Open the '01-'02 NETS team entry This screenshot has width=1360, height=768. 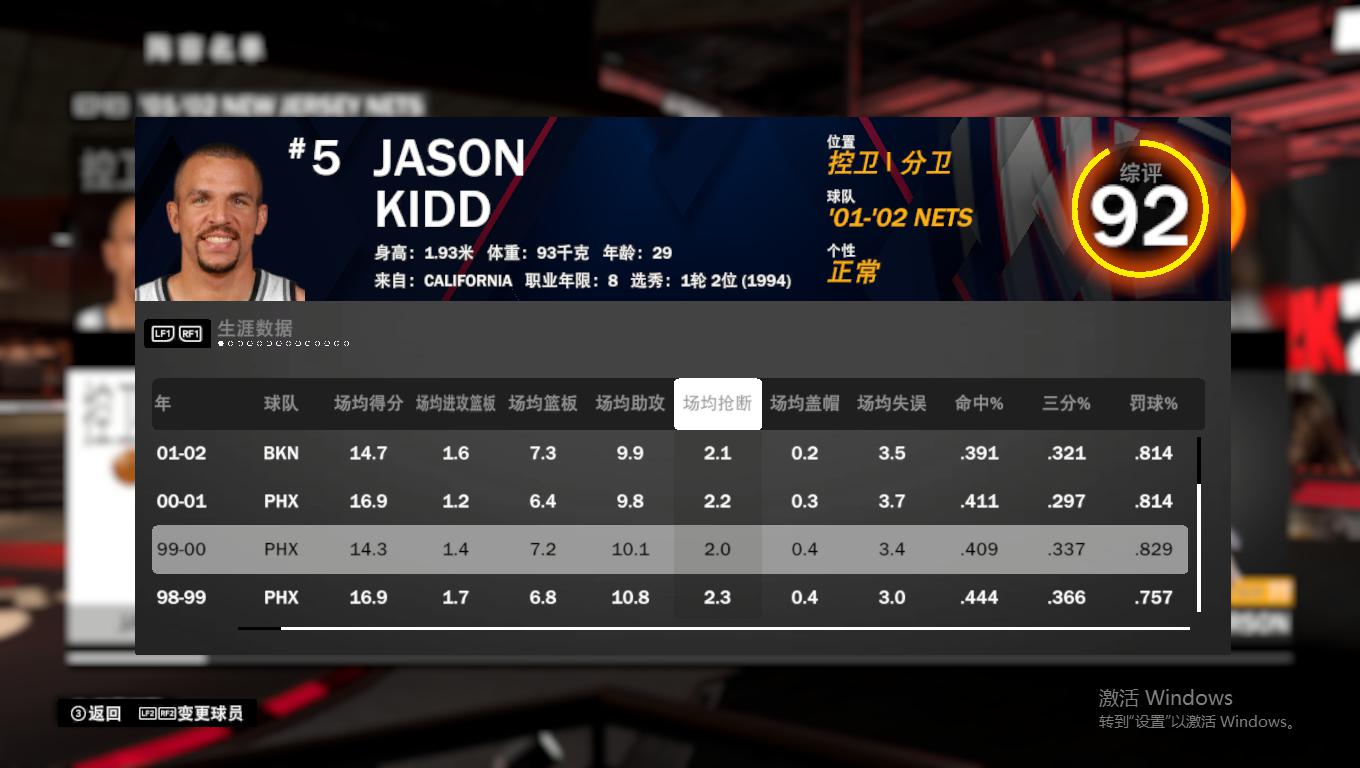899,218
